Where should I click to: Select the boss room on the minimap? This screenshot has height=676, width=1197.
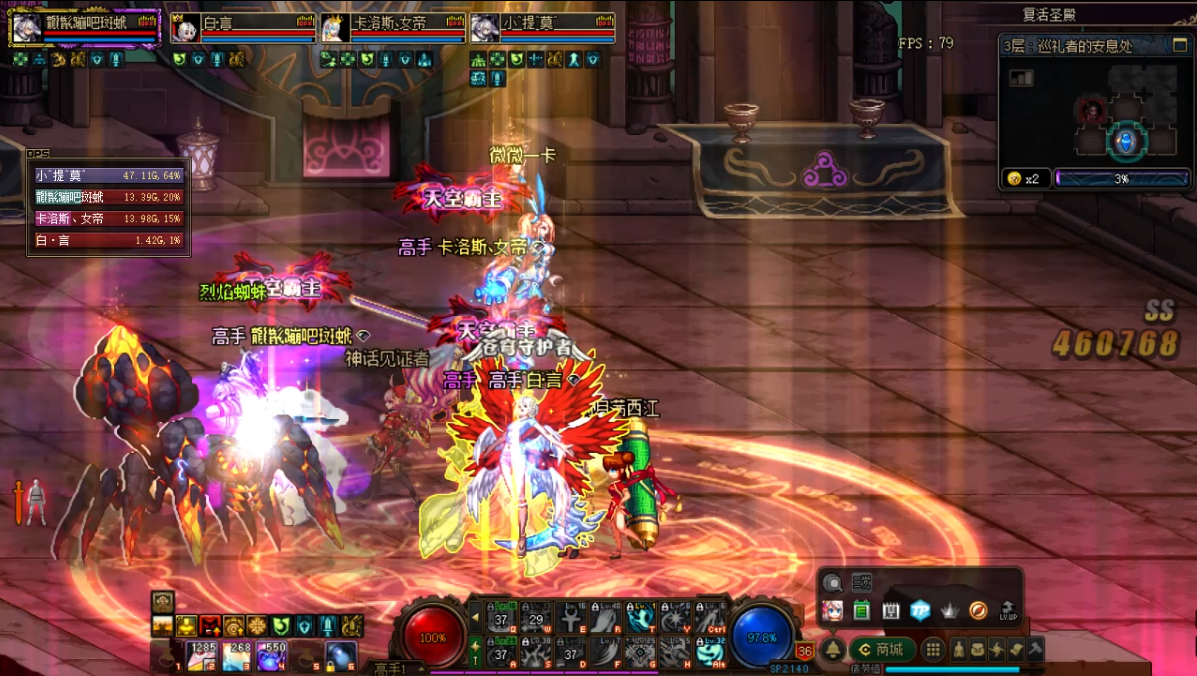[x=1091, y=108]
